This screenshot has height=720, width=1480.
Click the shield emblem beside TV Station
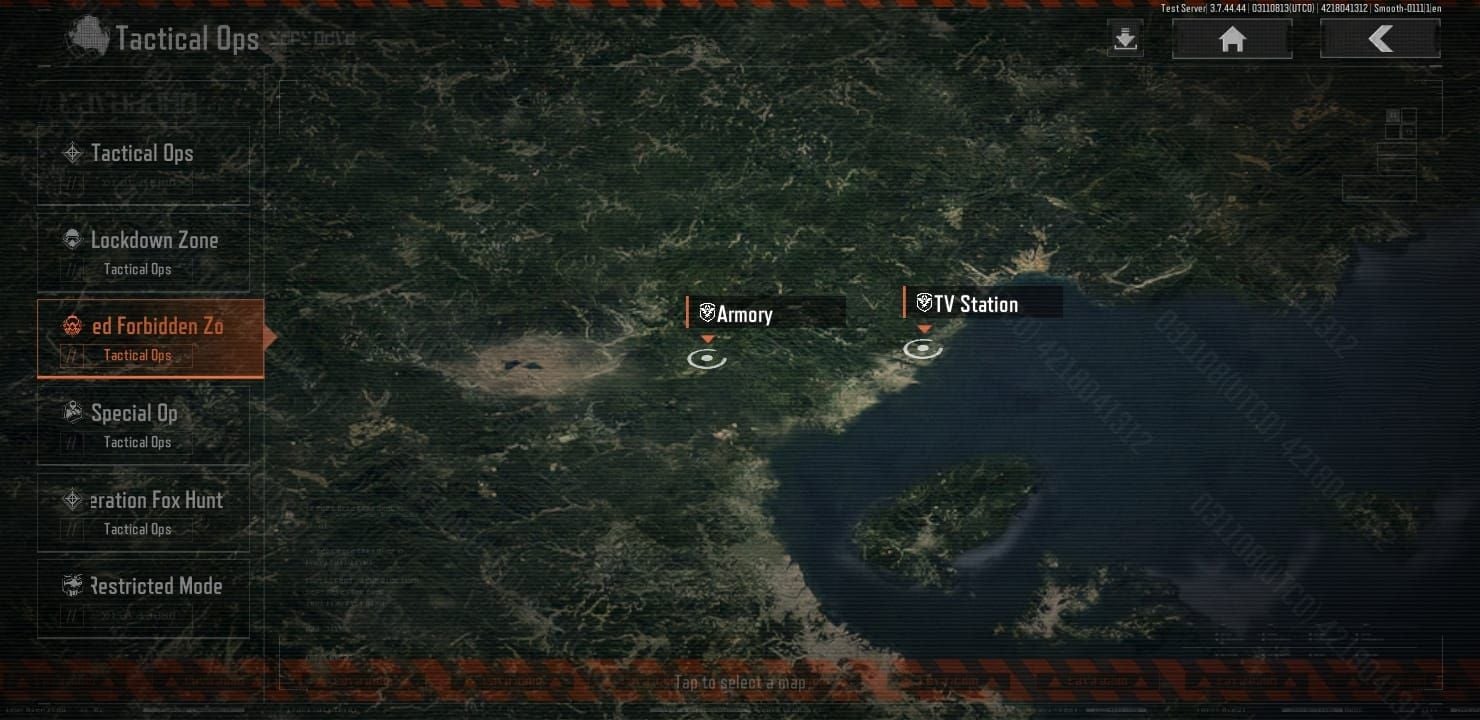pos(926,303)
